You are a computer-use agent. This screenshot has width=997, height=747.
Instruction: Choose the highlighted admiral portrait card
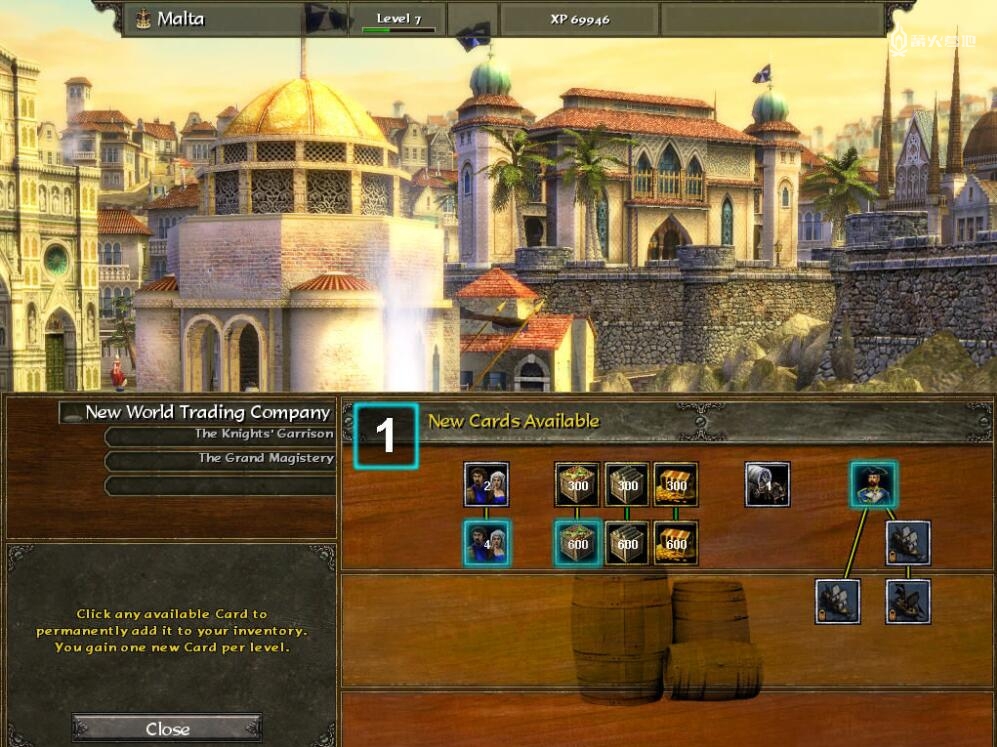point(873,485)
